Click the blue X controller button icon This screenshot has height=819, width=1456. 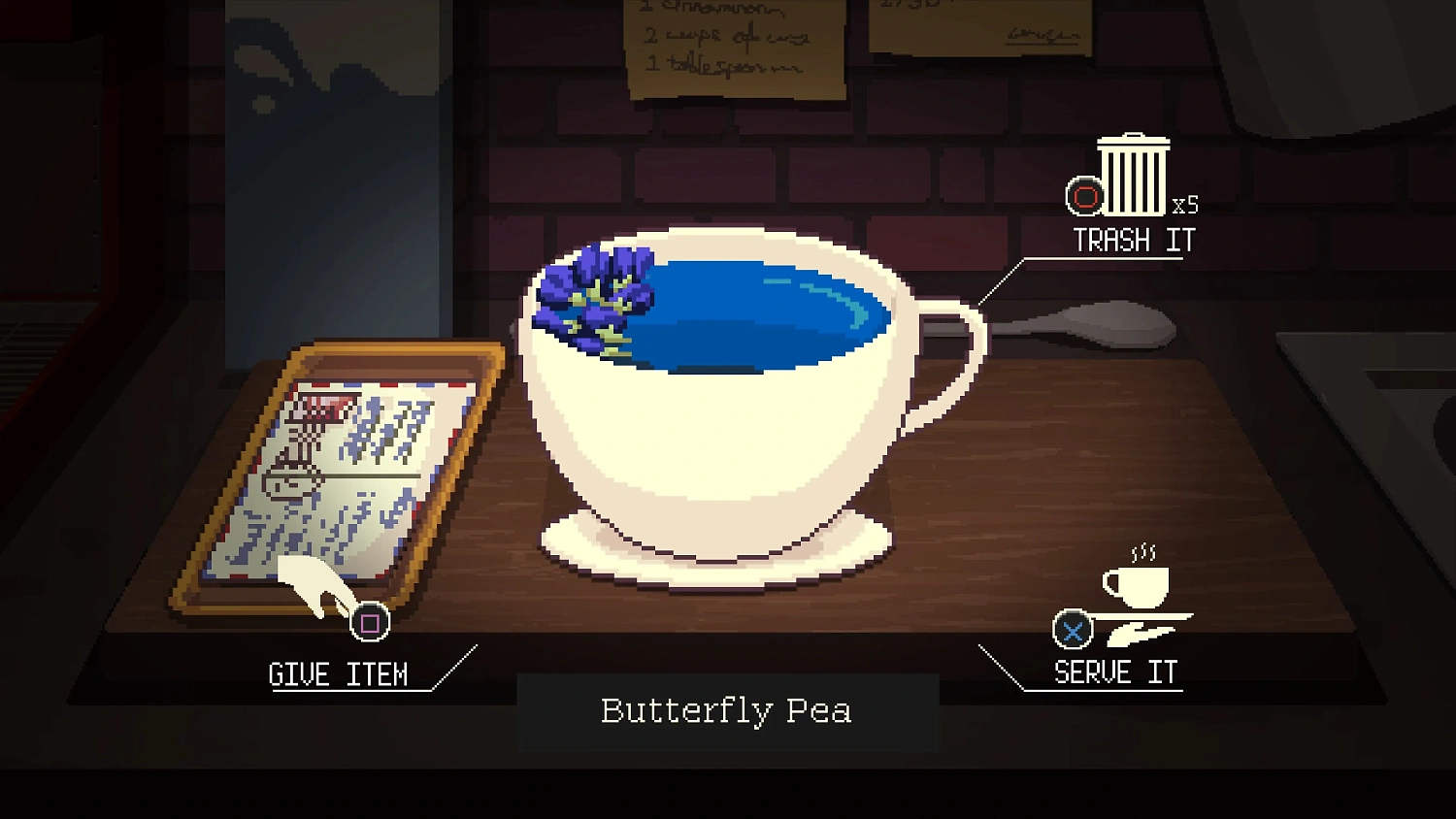pos(1071,631)
